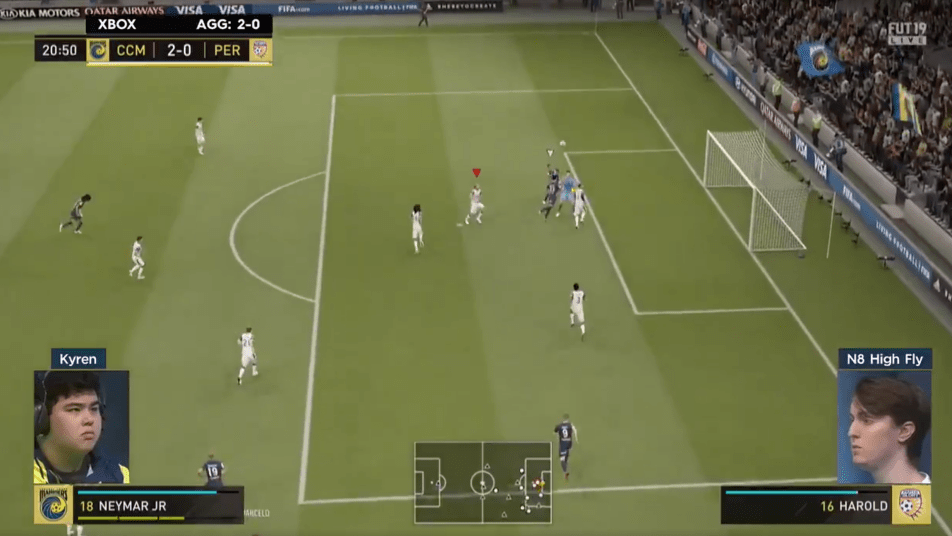Click the FUT 19 Live logo
This screenshot has width=952, height=536.
[906, 33]
